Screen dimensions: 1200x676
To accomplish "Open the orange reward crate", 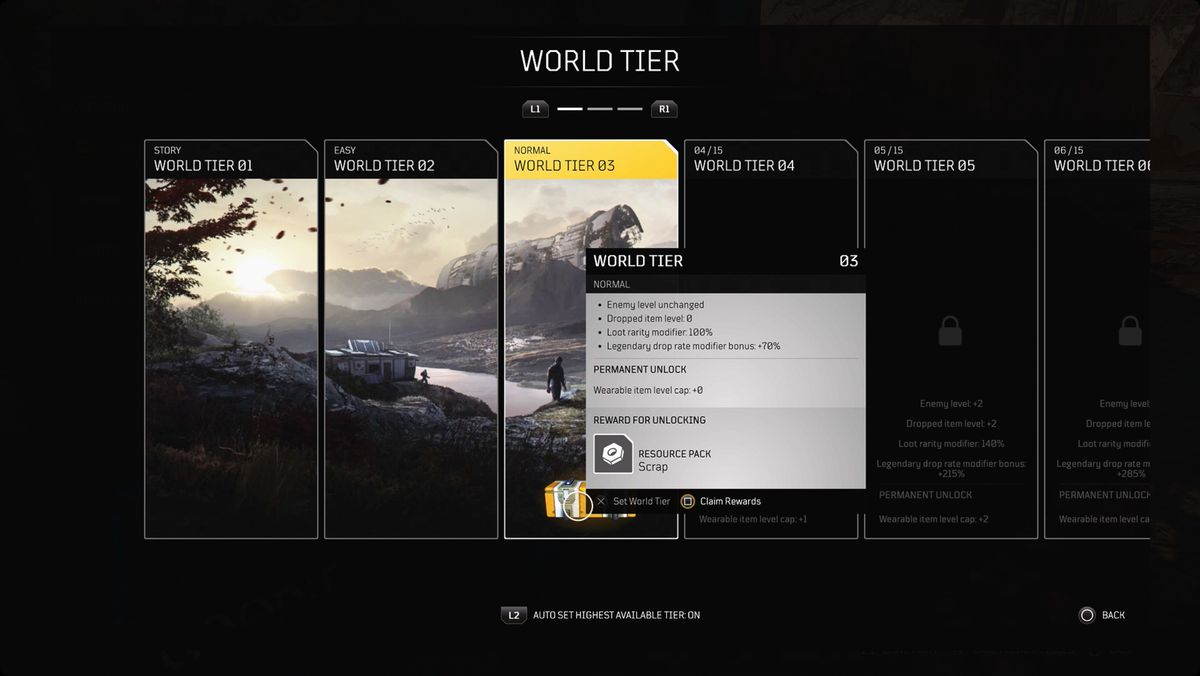I will (561, 499).
